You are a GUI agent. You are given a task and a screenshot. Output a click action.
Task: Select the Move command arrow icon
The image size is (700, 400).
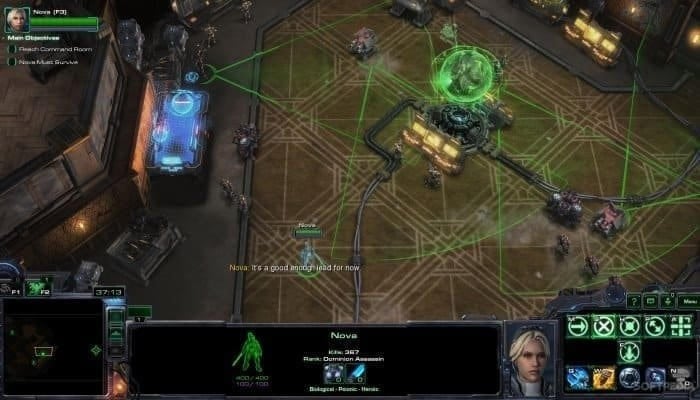click(x=577, y=325)
